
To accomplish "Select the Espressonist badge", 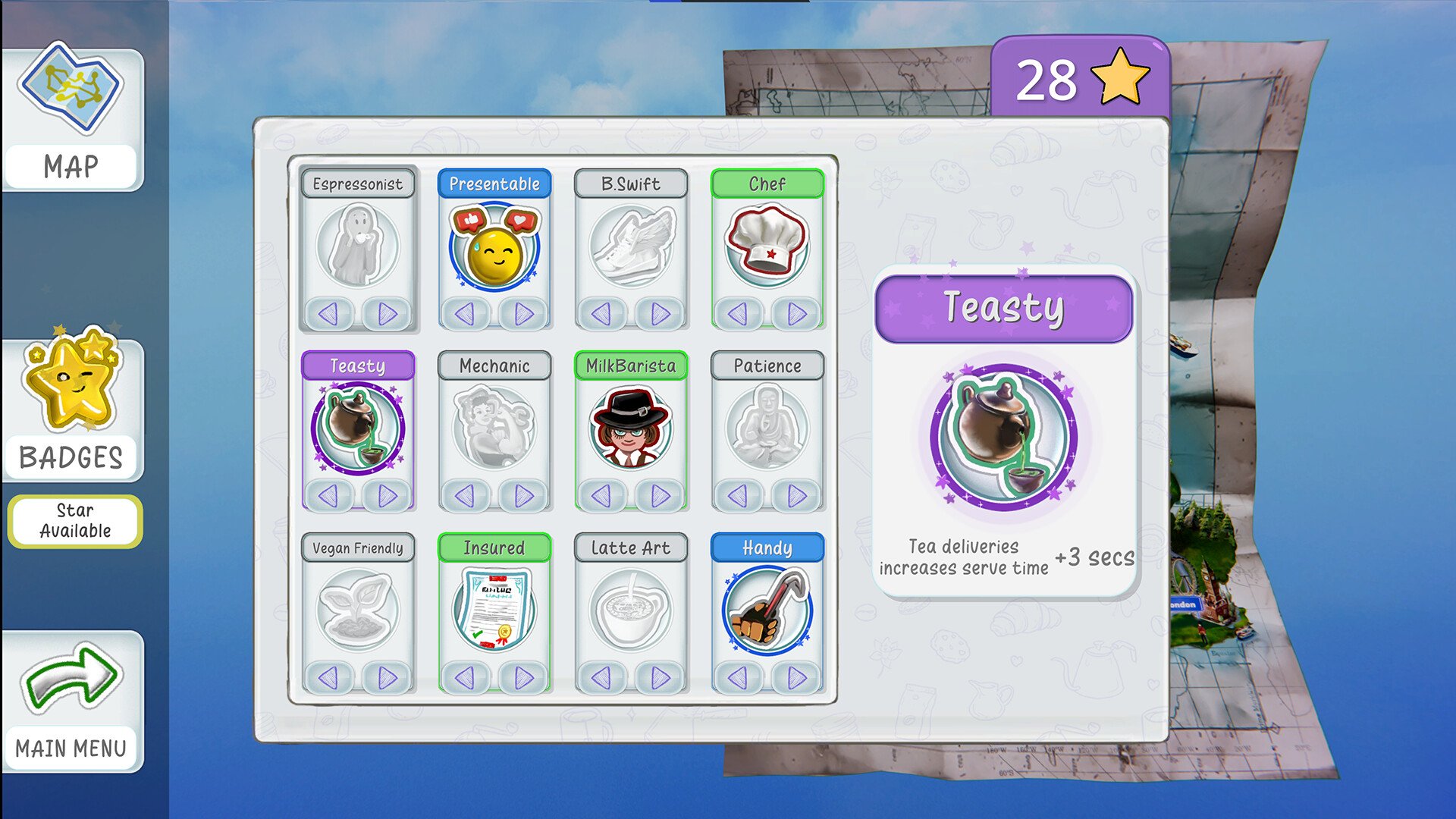I will [x=357, y=245].
